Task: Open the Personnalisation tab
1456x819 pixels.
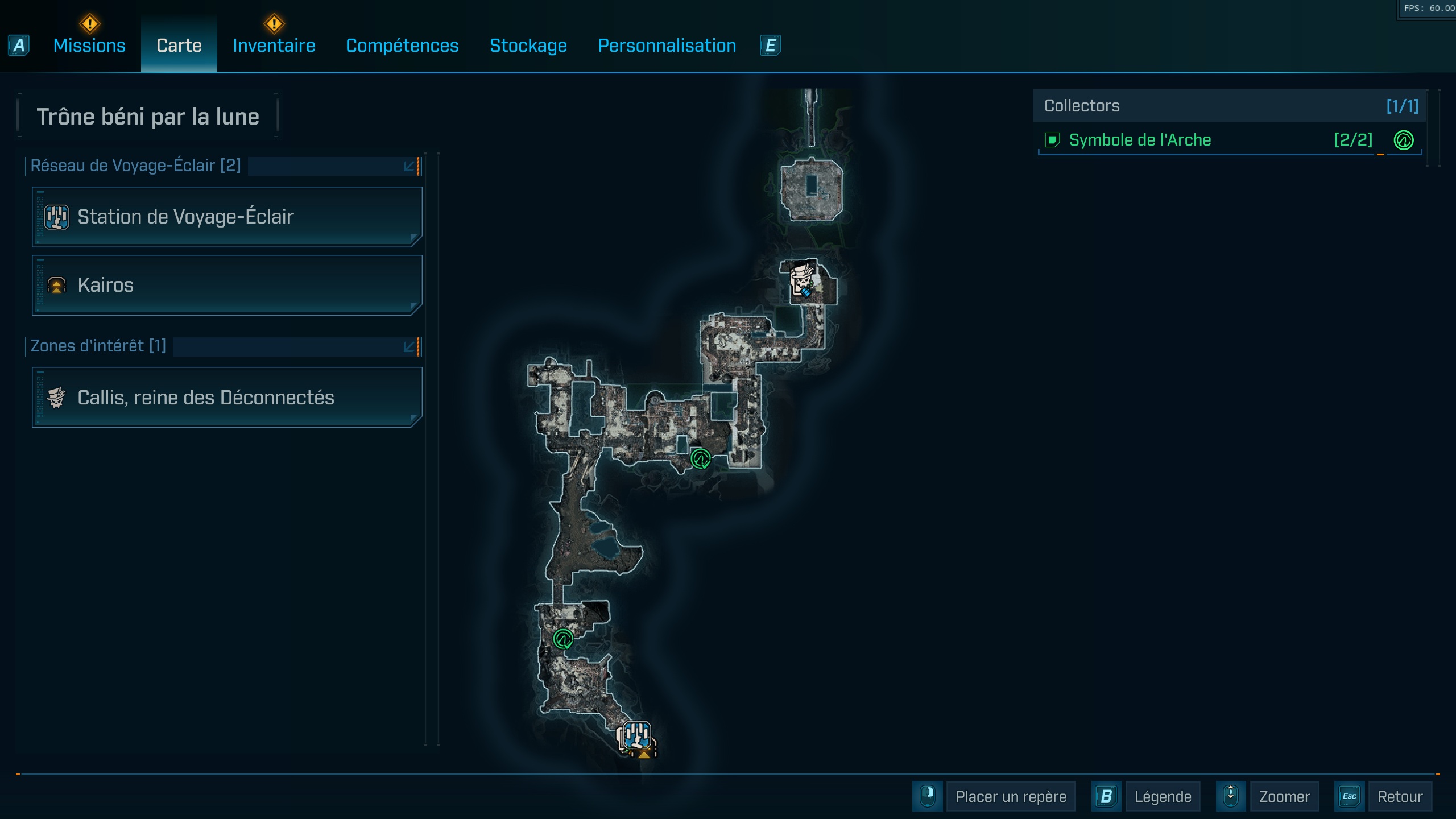Action: [x=667, y=45]
